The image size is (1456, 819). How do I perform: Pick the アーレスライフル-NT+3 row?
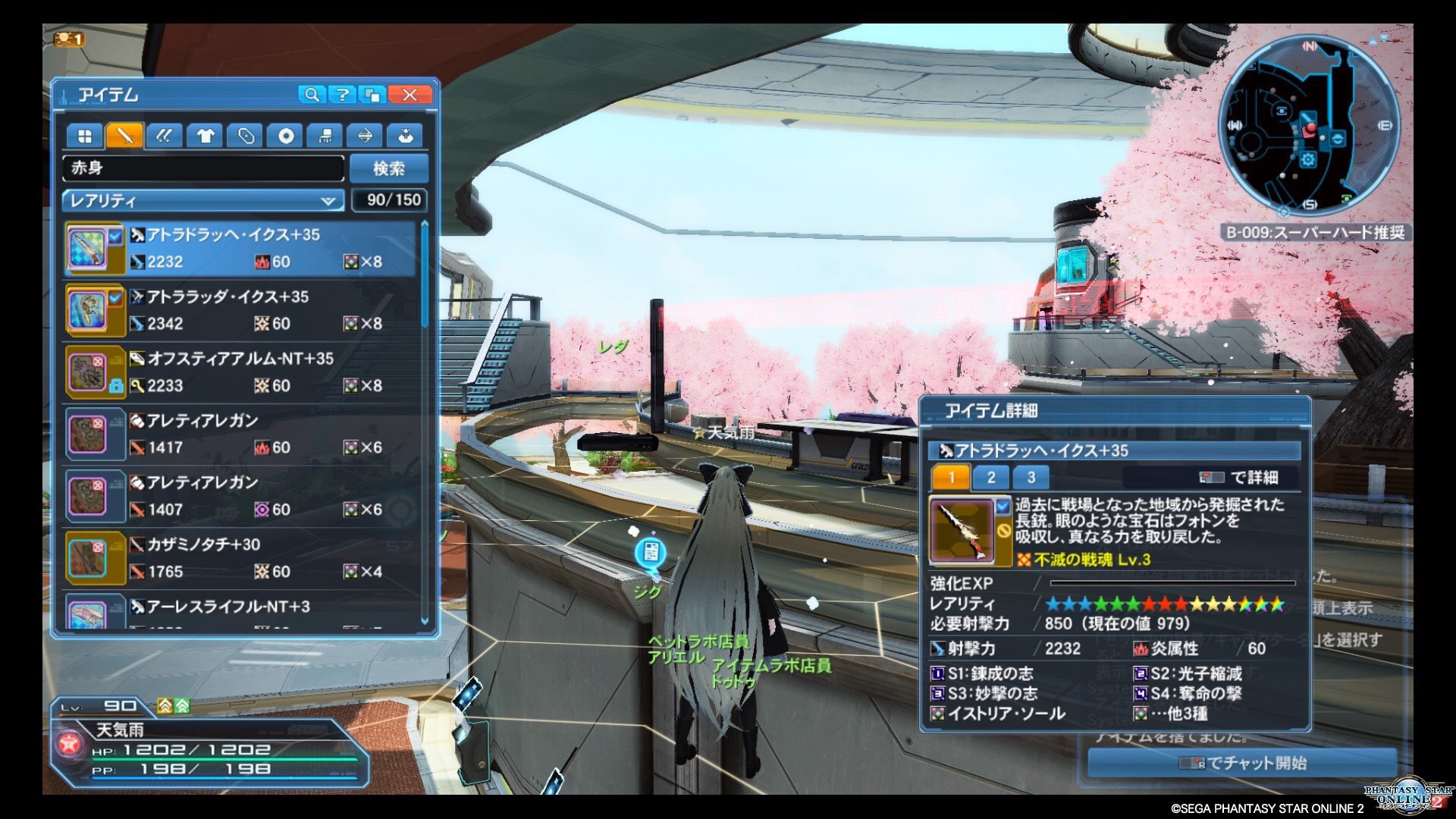click(241, 610)
